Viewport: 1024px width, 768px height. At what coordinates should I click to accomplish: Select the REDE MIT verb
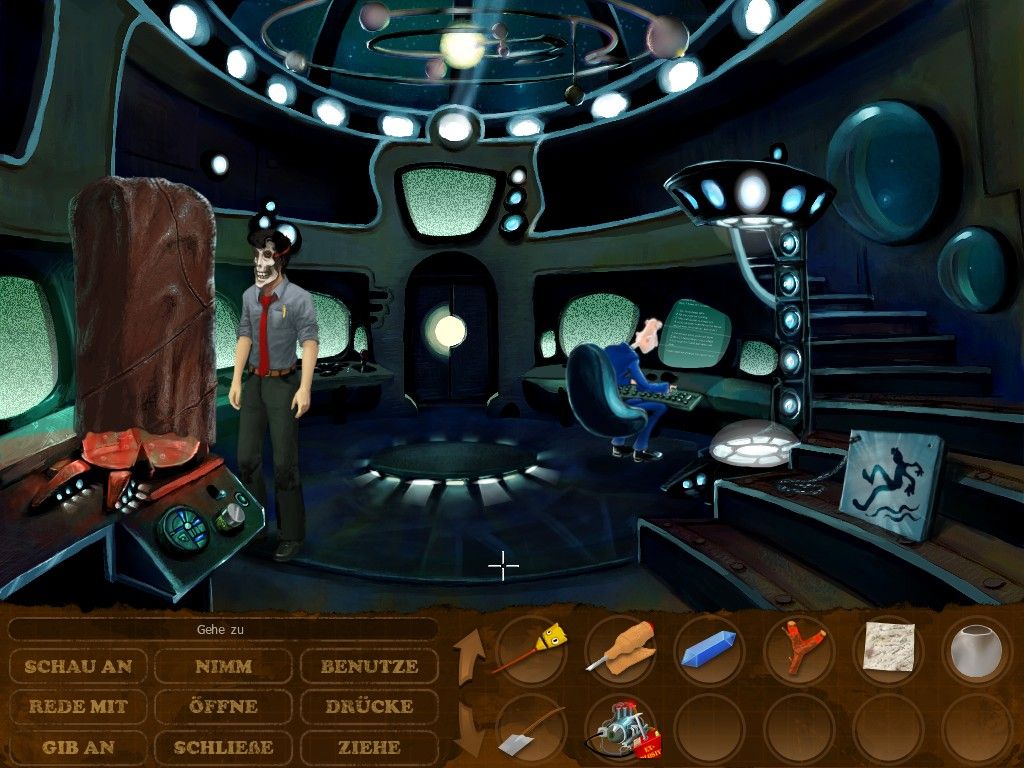point(79,706)
